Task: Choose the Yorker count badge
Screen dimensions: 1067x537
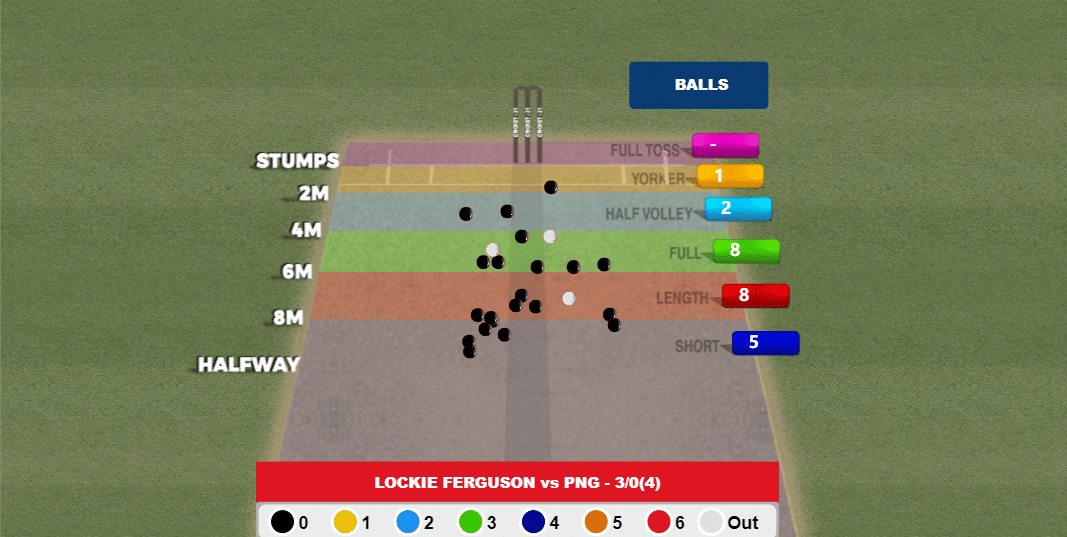Action: [730, 176]
